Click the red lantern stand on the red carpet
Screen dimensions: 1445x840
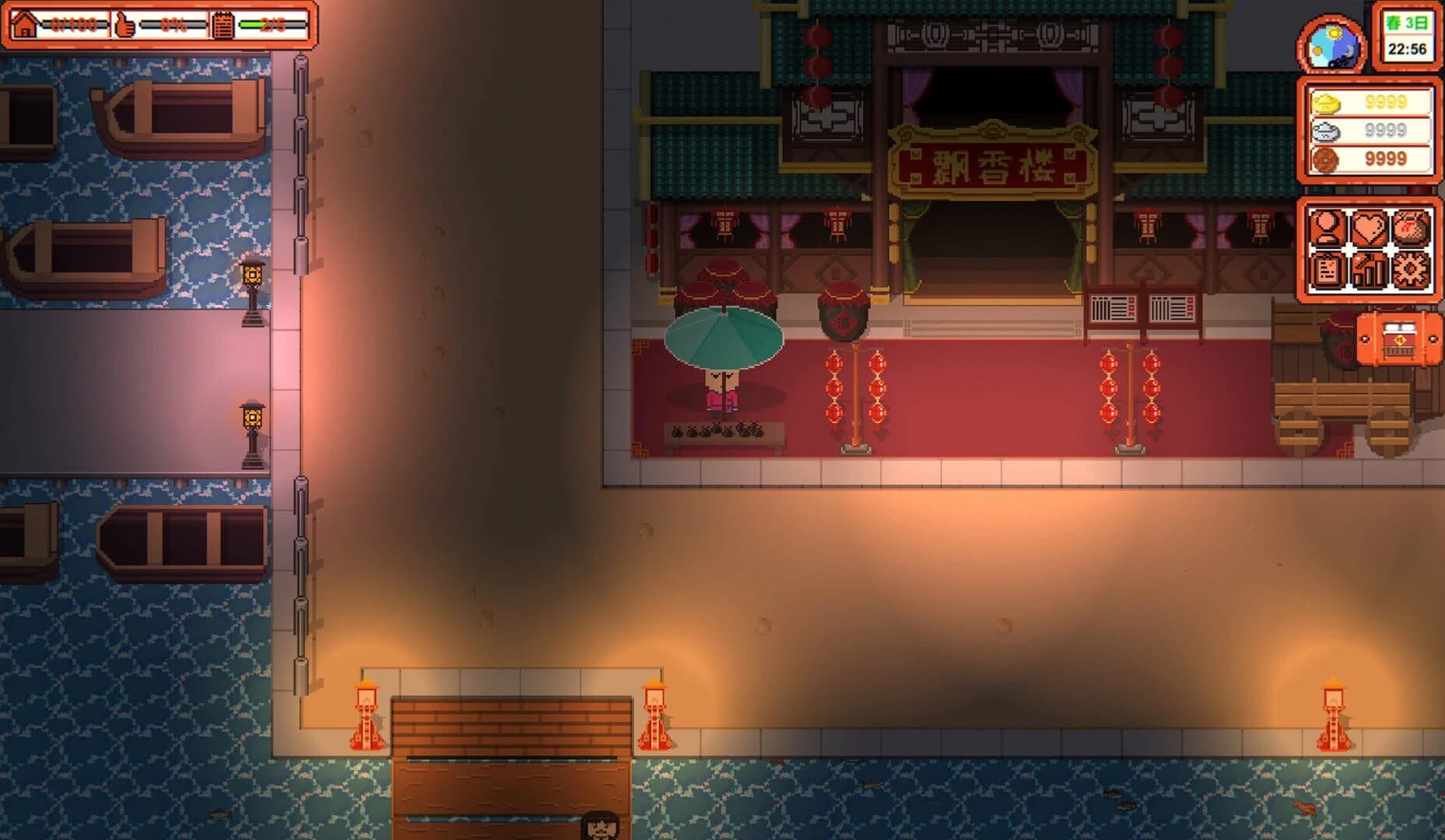pos(856,397)
